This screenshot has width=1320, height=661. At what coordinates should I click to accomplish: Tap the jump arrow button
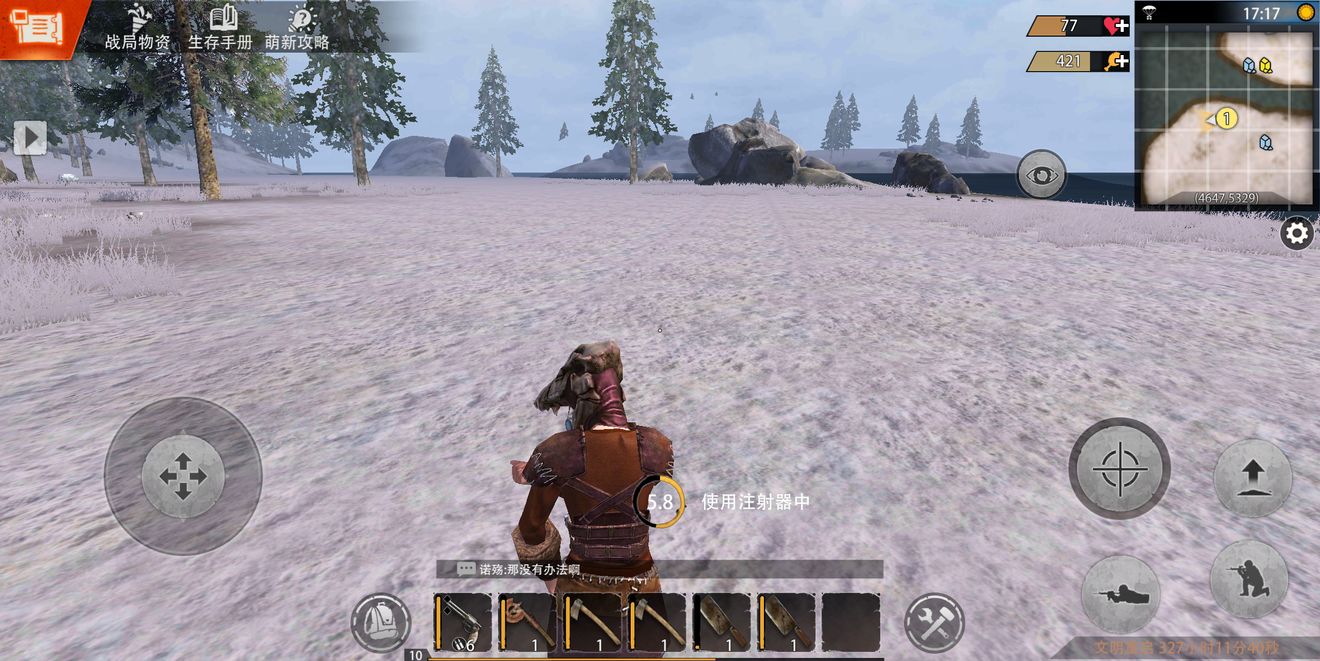pos(1252,478)
